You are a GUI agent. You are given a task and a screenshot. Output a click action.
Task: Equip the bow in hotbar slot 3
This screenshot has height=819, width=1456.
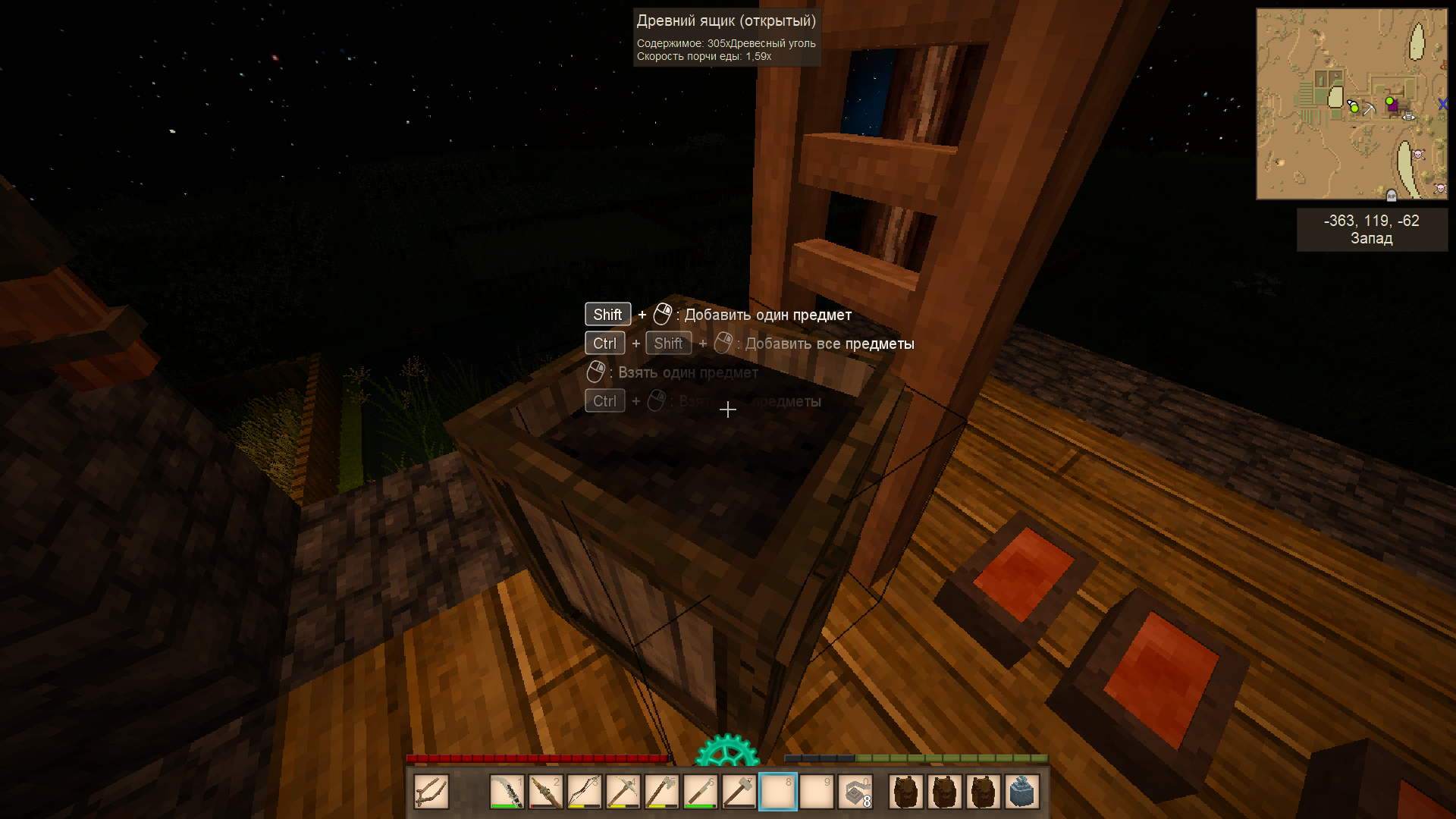(585, 792)
